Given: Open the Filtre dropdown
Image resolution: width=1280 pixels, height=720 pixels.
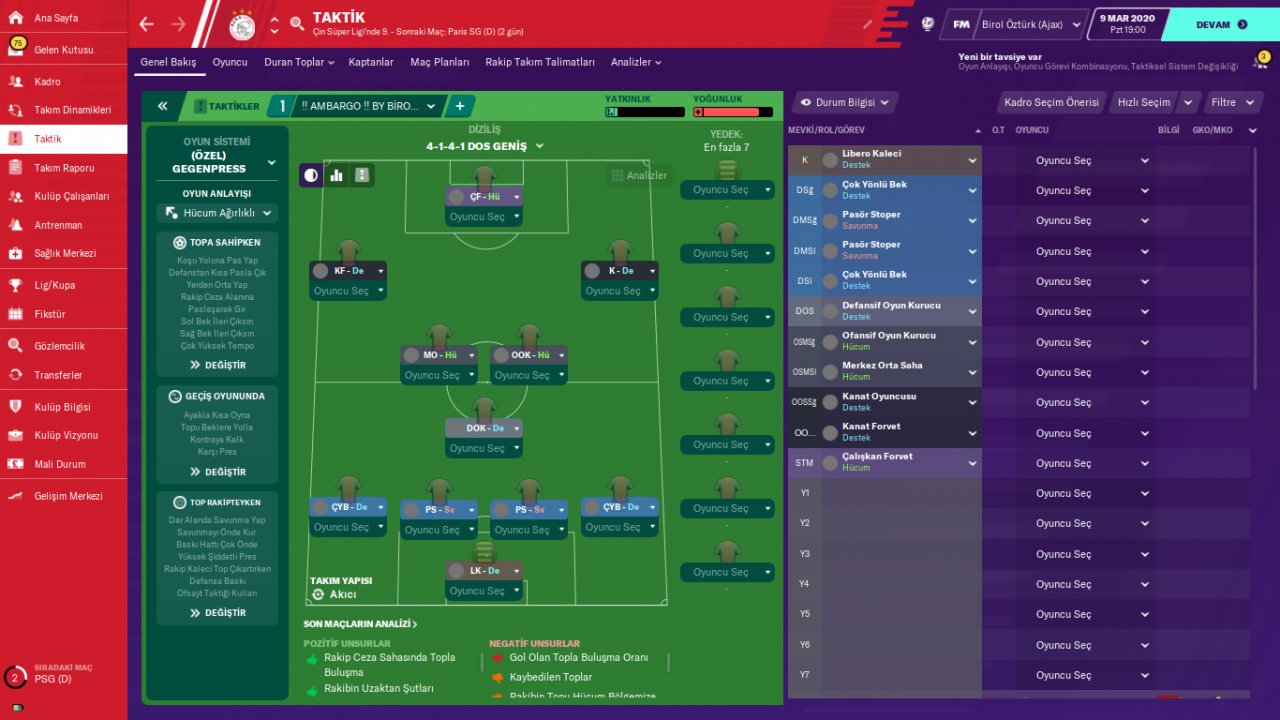Looking at the screenshot, I should 1229,102.
